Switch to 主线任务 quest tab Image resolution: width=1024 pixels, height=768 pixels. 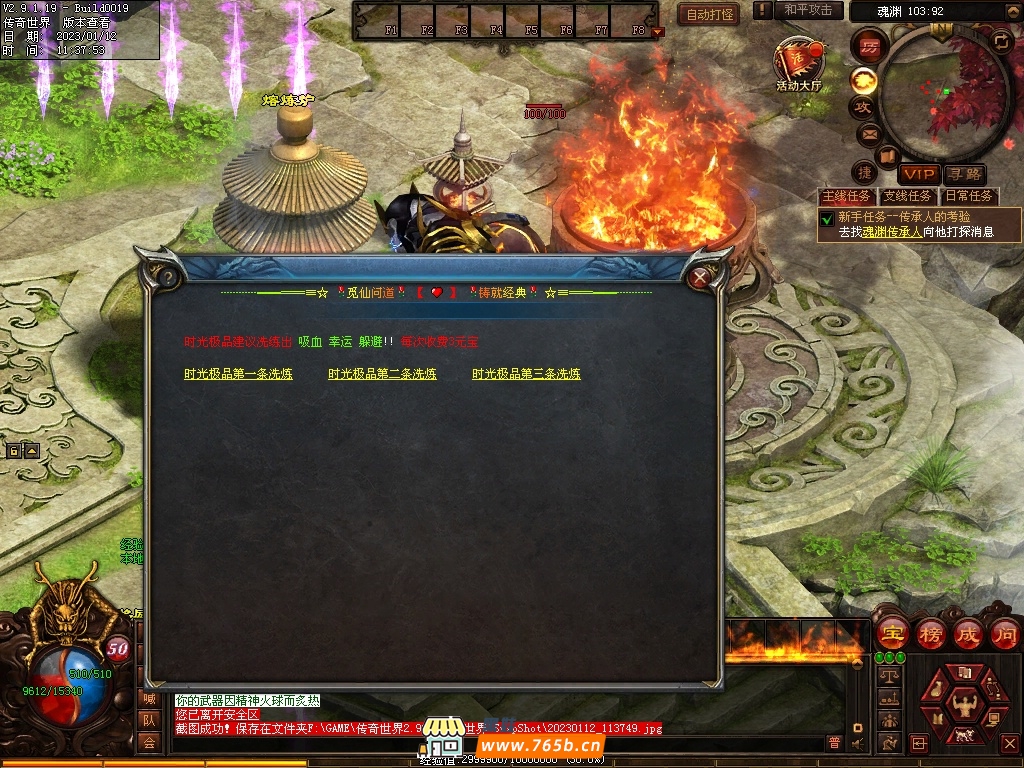pyautogui.click(x=846, y=196)
